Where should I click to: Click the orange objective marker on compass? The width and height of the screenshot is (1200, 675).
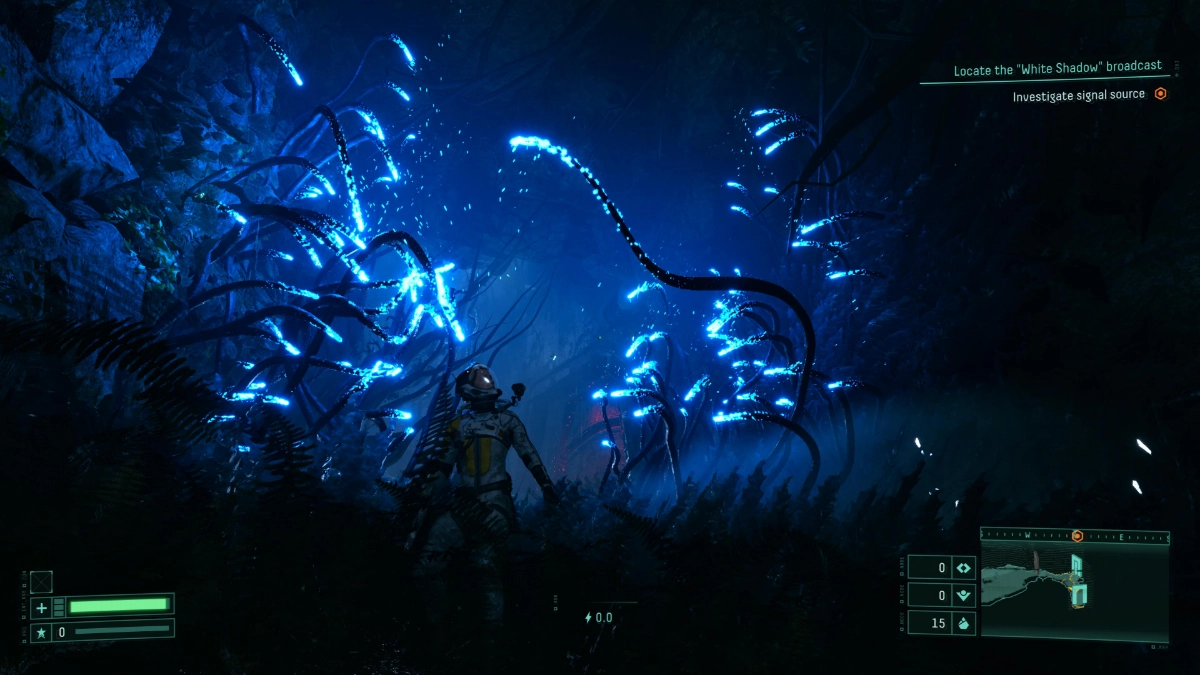pos(1077,536)
